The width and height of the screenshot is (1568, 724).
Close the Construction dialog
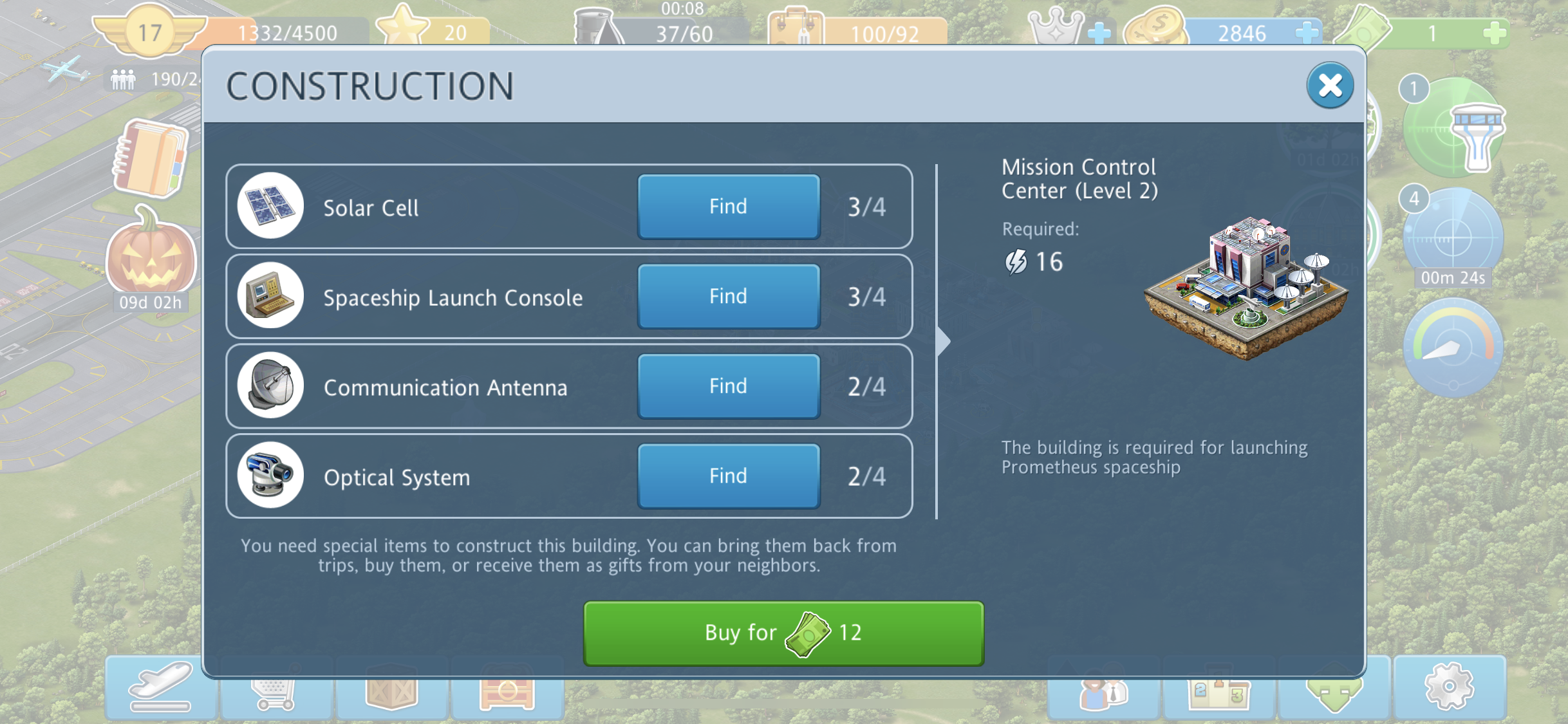(x=1330, y=85)
